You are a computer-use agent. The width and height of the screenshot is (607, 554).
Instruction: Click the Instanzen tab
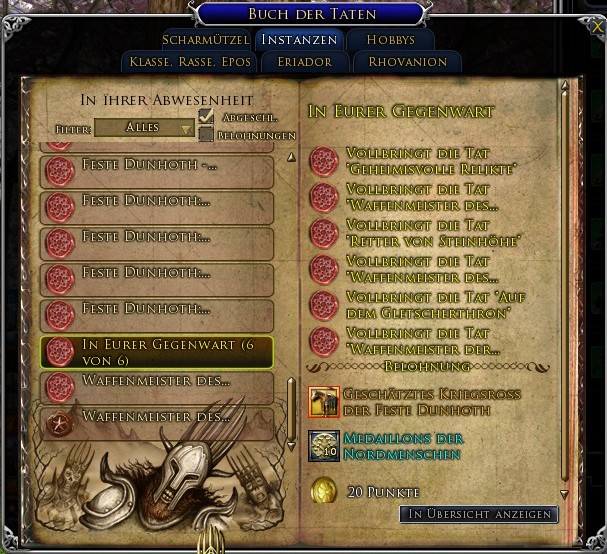299,41
